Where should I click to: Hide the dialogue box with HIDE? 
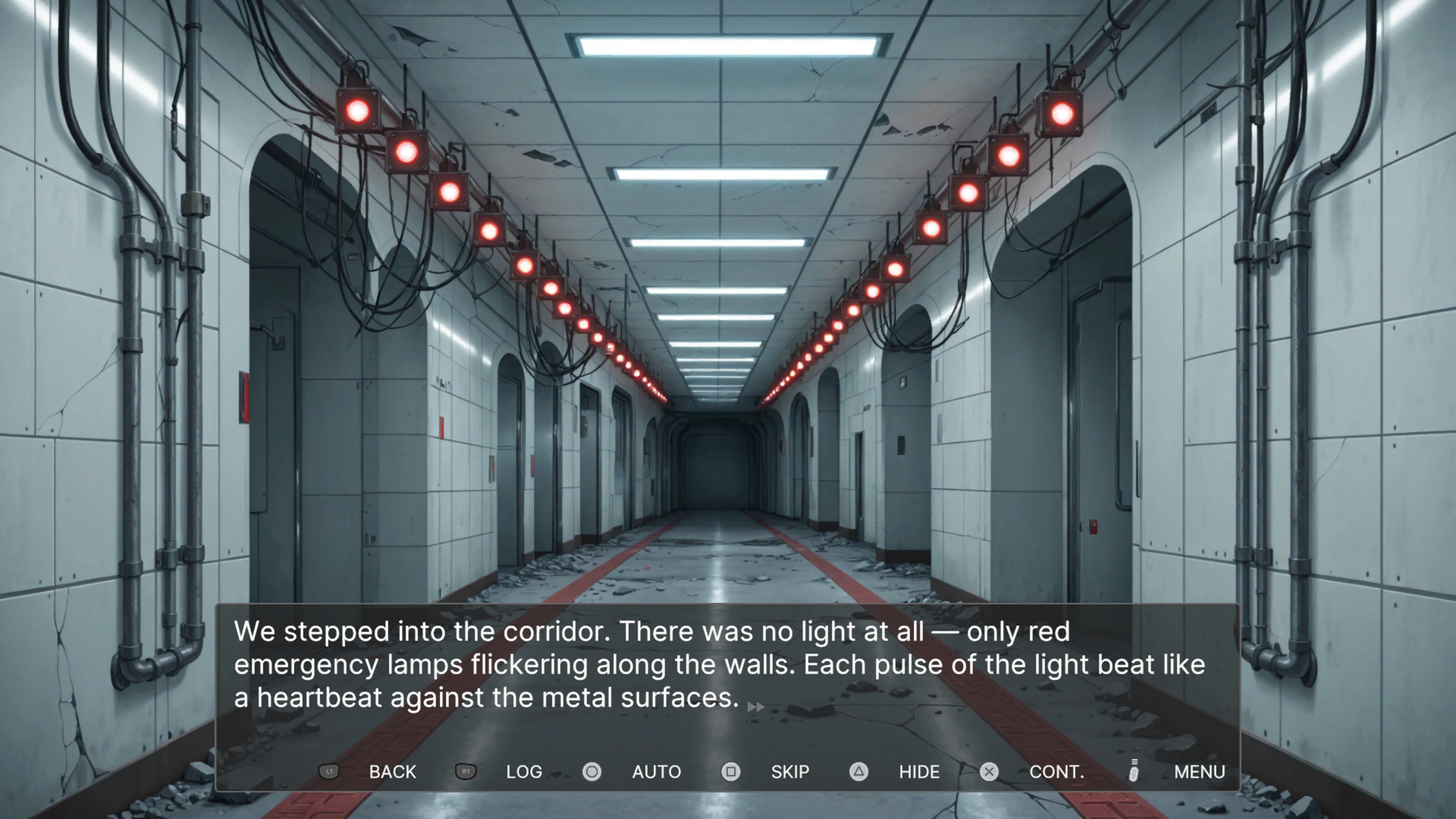(x=918, y=772)
